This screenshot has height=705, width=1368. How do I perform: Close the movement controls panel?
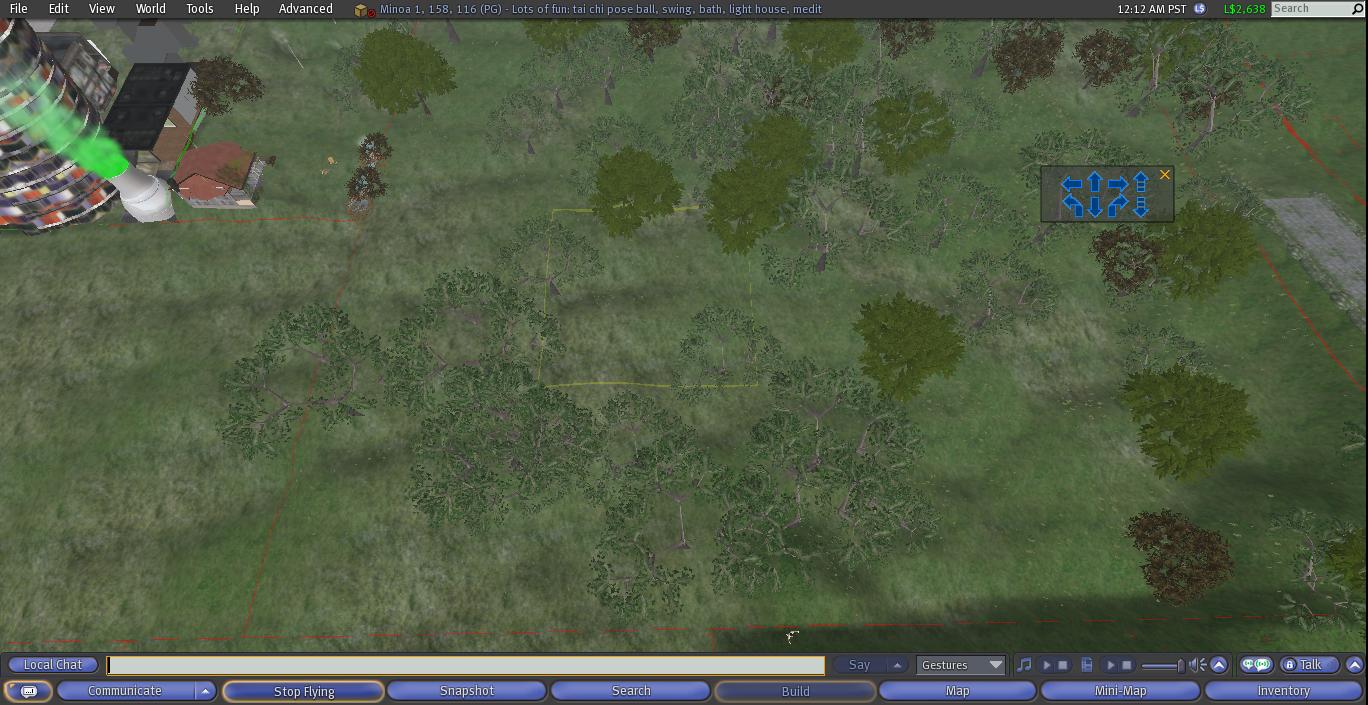(1164, 175)
